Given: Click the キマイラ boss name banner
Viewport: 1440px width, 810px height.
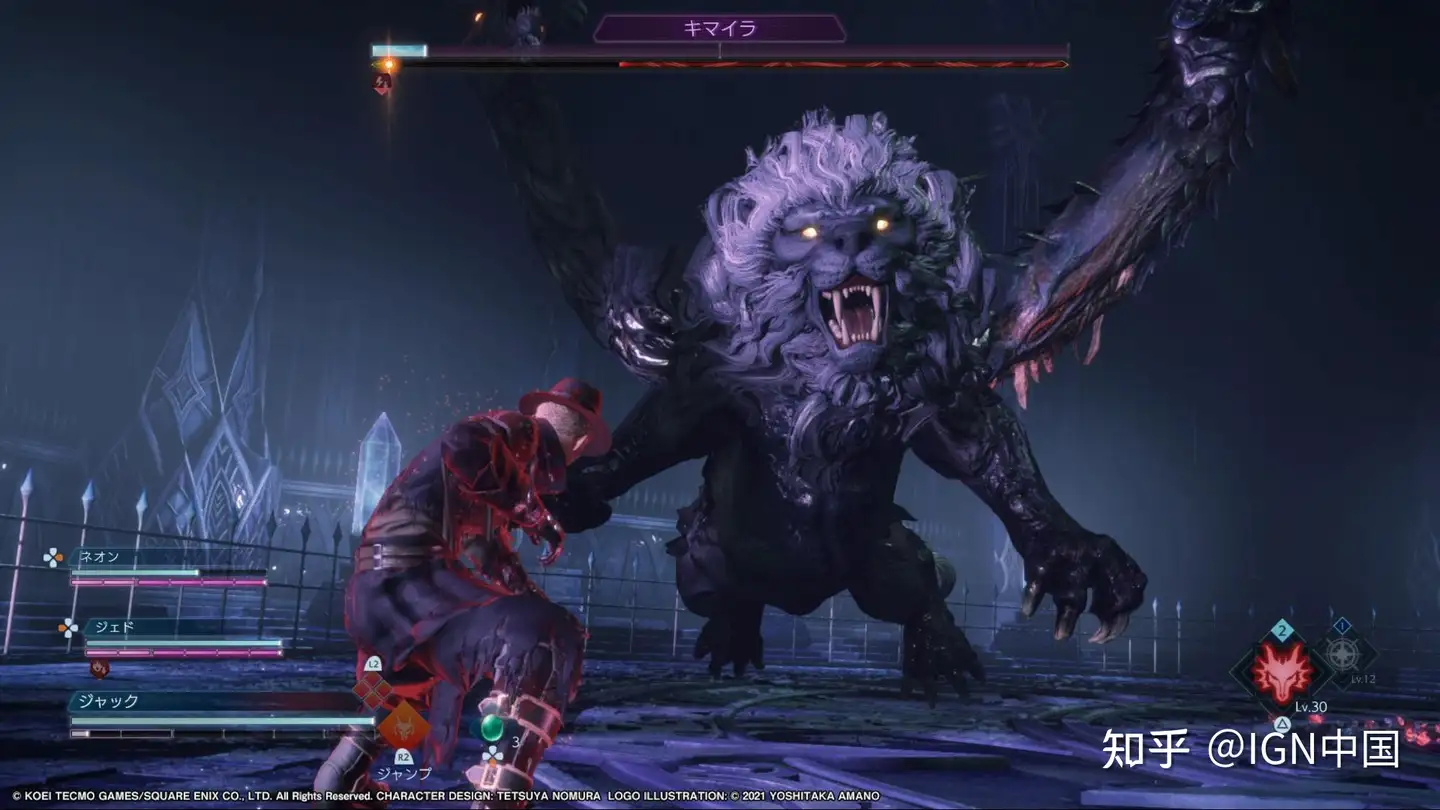Looking at the screenshot, I should click(719, 29).
